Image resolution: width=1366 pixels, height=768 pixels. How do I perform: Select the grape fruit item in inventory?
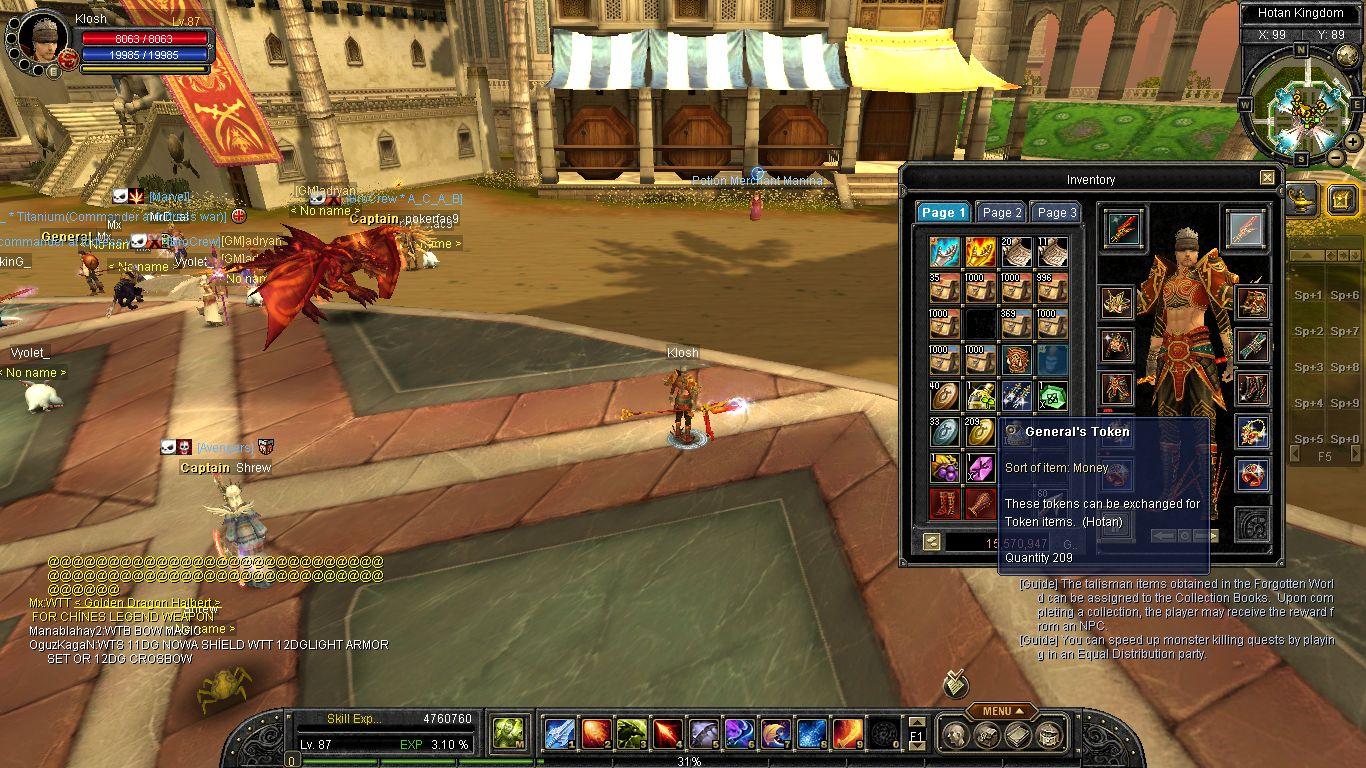point(945,468)
